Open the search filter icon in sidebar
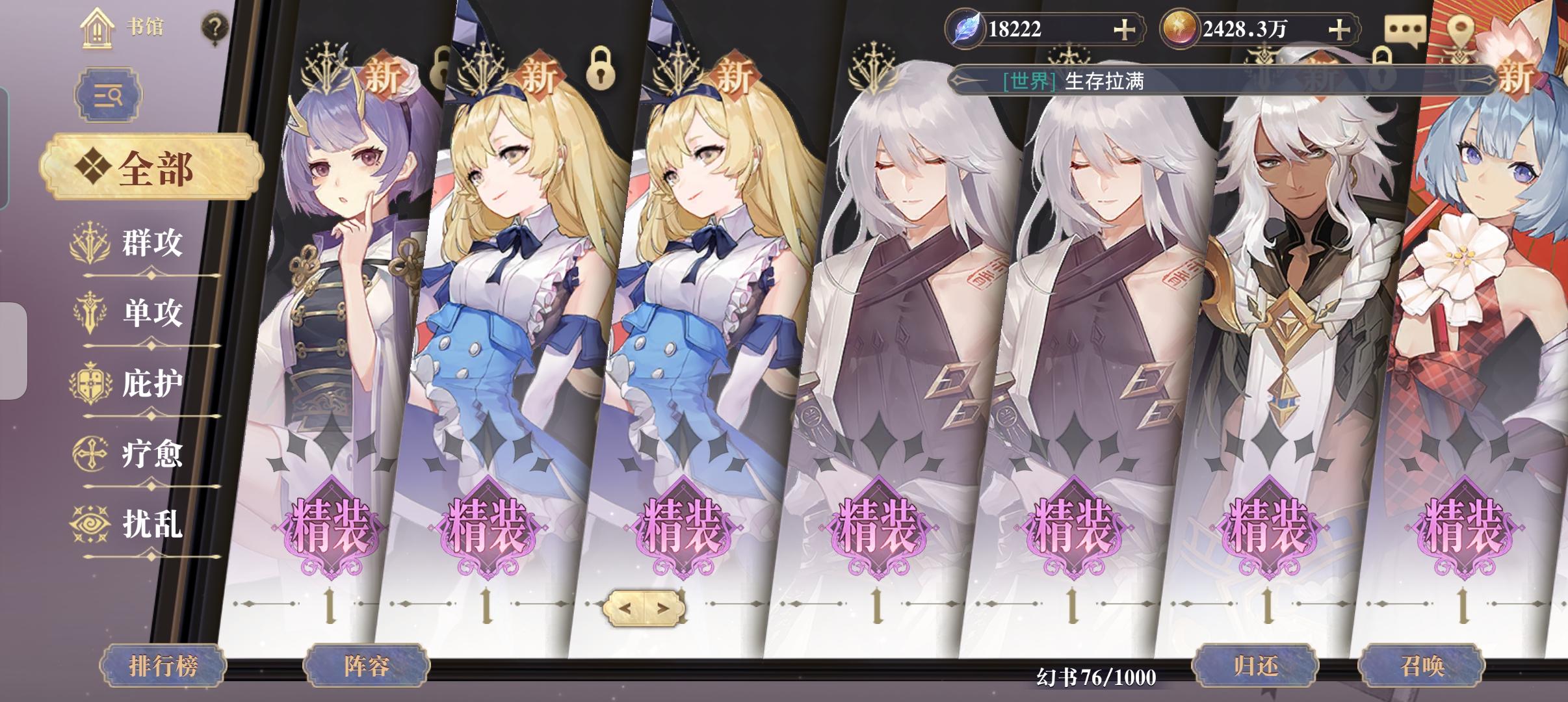Screen dimensions: 1568x702 109,94
